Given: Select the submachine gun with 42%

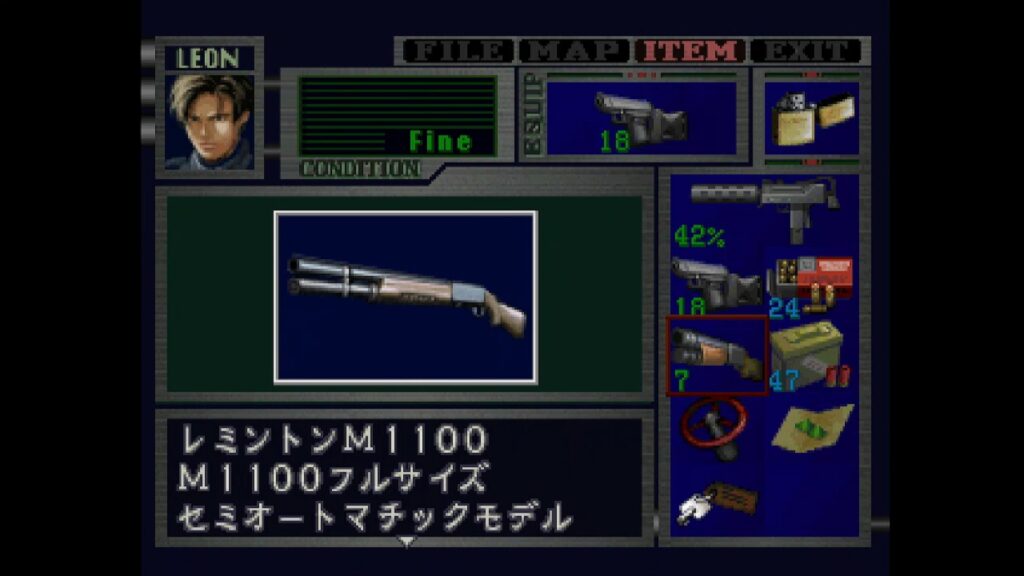Looking at the screenshot, I should point(764,210).
